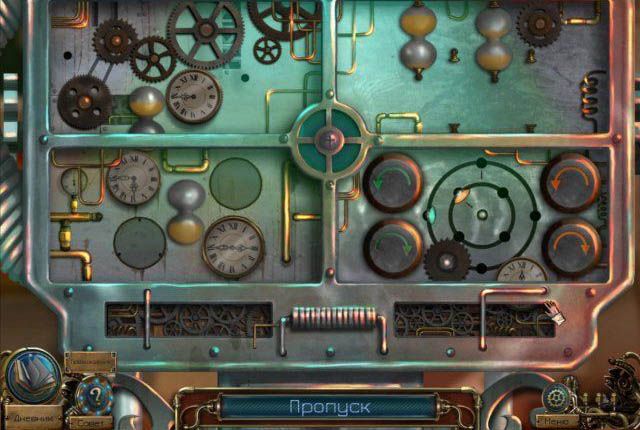Image resolution: width=640 pixels, height=430 pixels.
Task: Rotate with the green clockwise arrow button
Action: tap(391, 244)
